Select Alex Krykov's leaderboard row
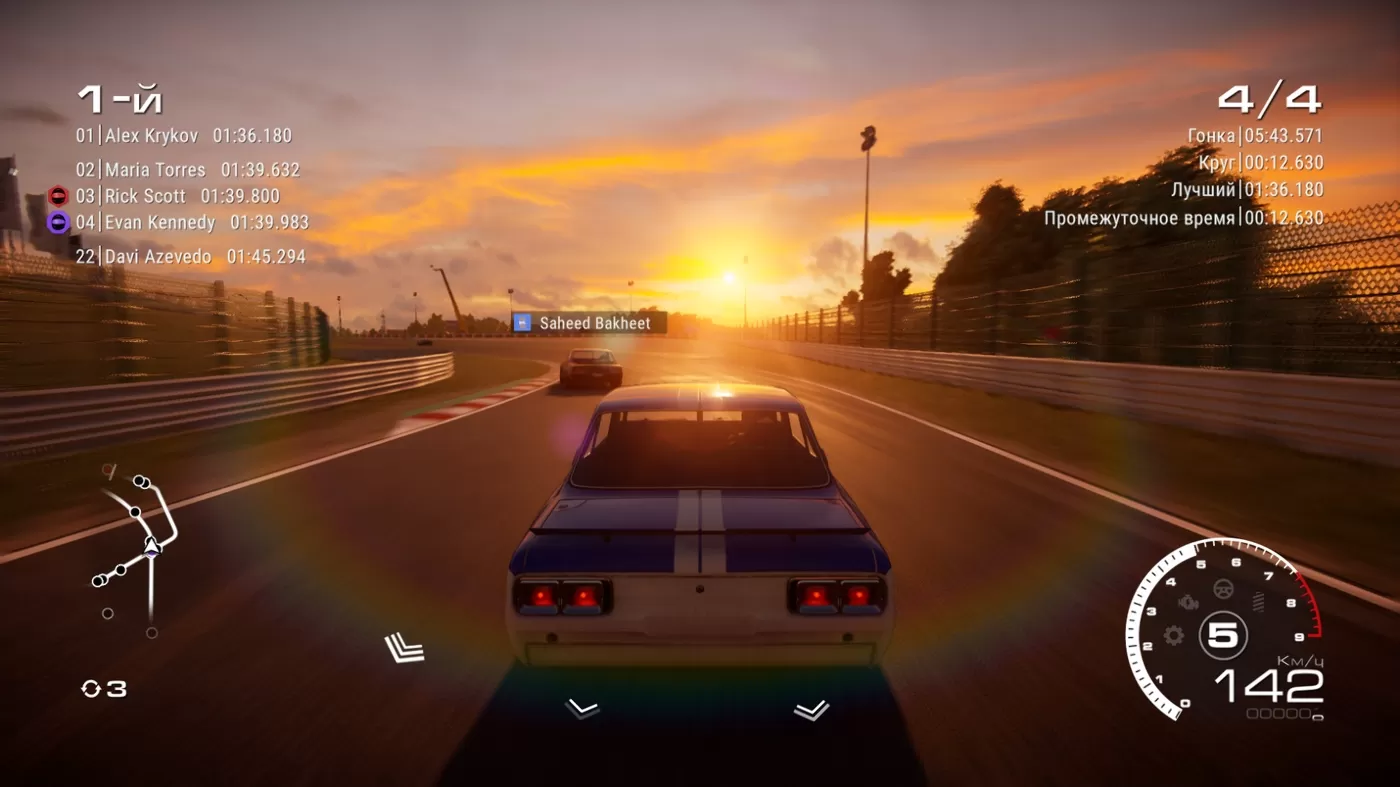The image size is (1400, 787). [184, 136]
